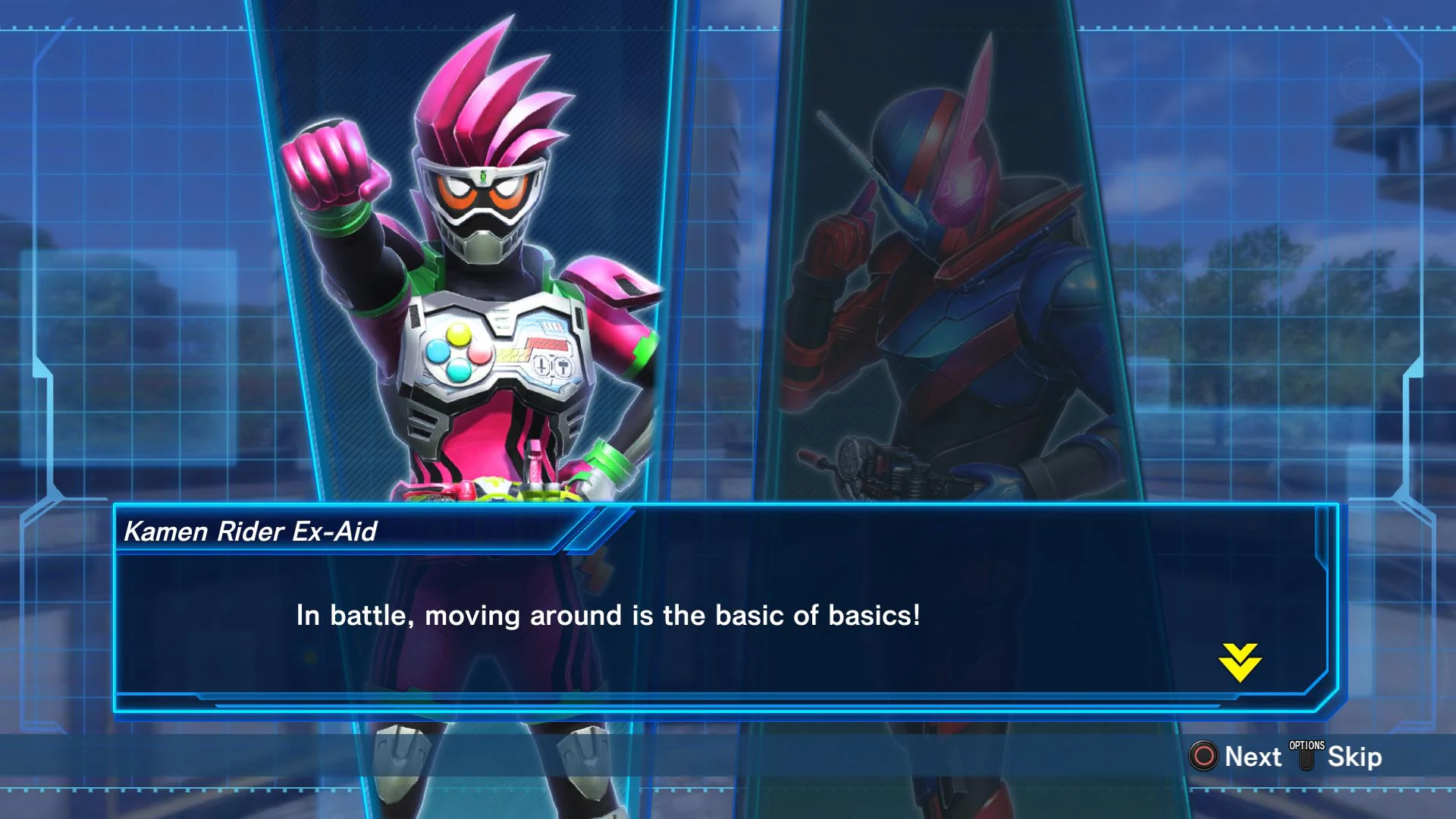1456x819 pixels.
Task: Select Kamen Rider Ex-Aid's character portrait panel
Action: (470, 303)
